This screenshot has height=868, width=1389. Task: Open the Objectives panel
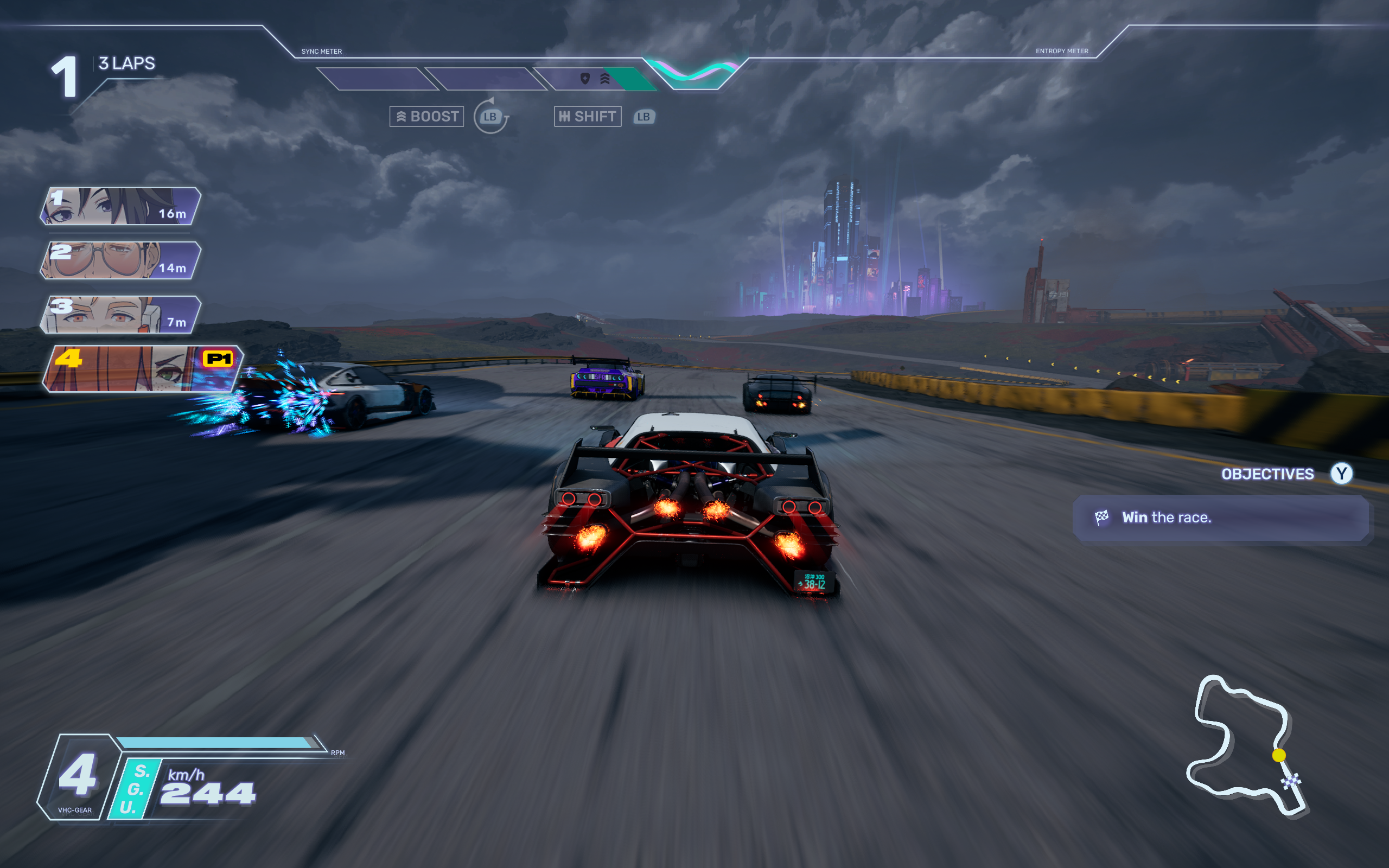click(x=1267, y=474)
